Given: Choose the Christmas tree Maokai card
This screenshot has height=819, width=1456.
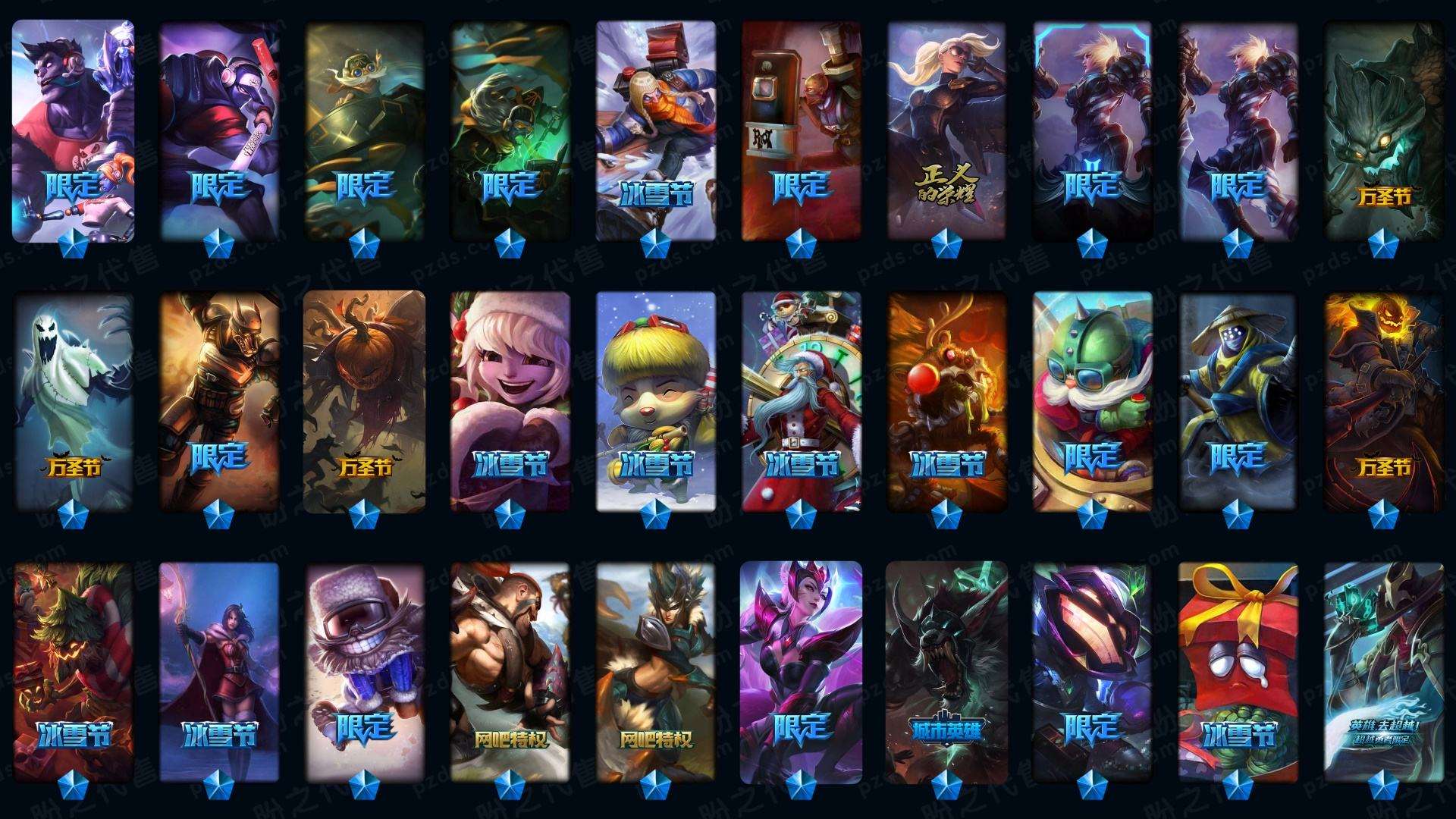Looking at the screenshot, I should coord(74,672).
